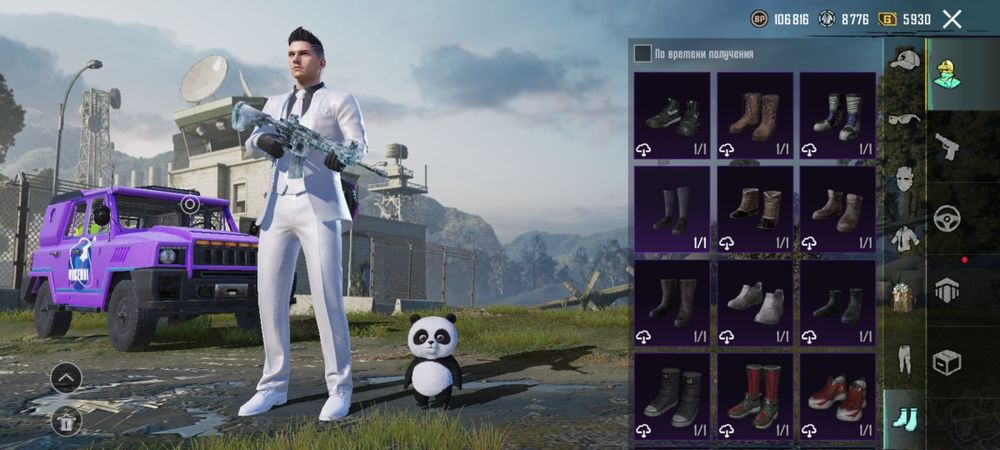This screenshot has height=450, width=1000.
Task: Choose the red and white sneakers
Action: pyautogui.click(x=837, y=396)
